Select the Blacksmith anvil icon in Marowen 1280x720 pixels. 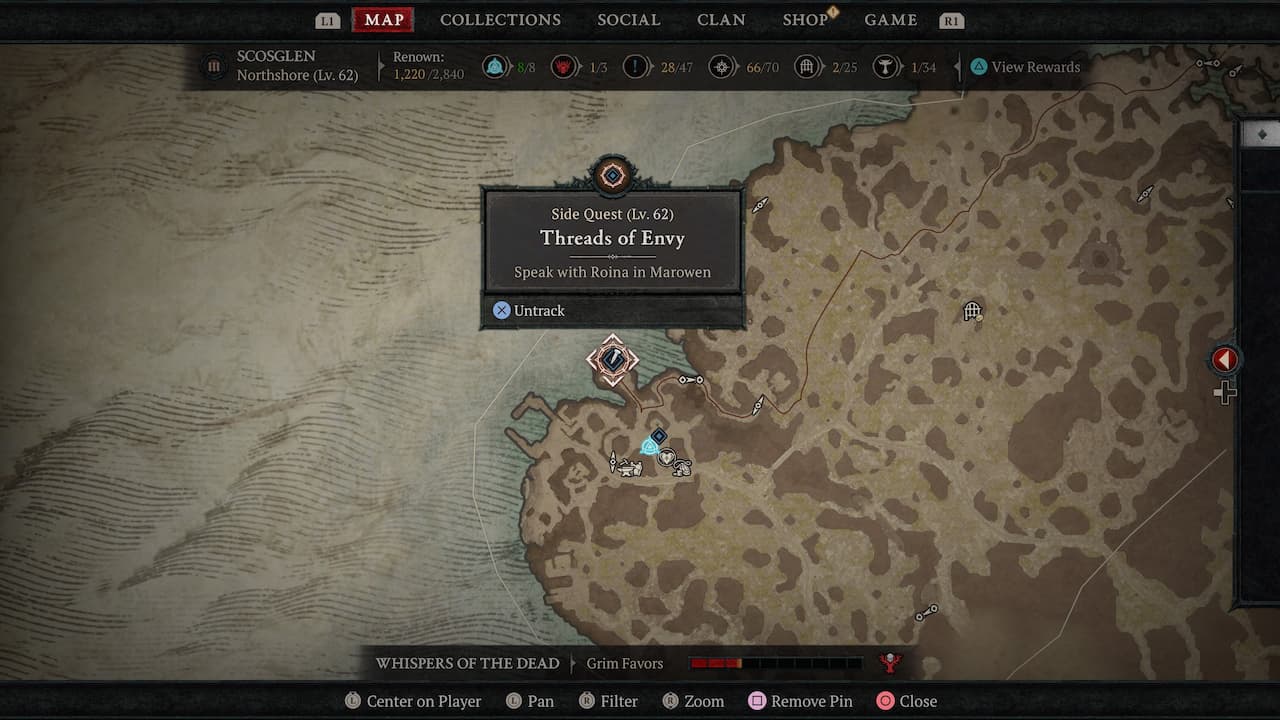(x=627, y=468)
